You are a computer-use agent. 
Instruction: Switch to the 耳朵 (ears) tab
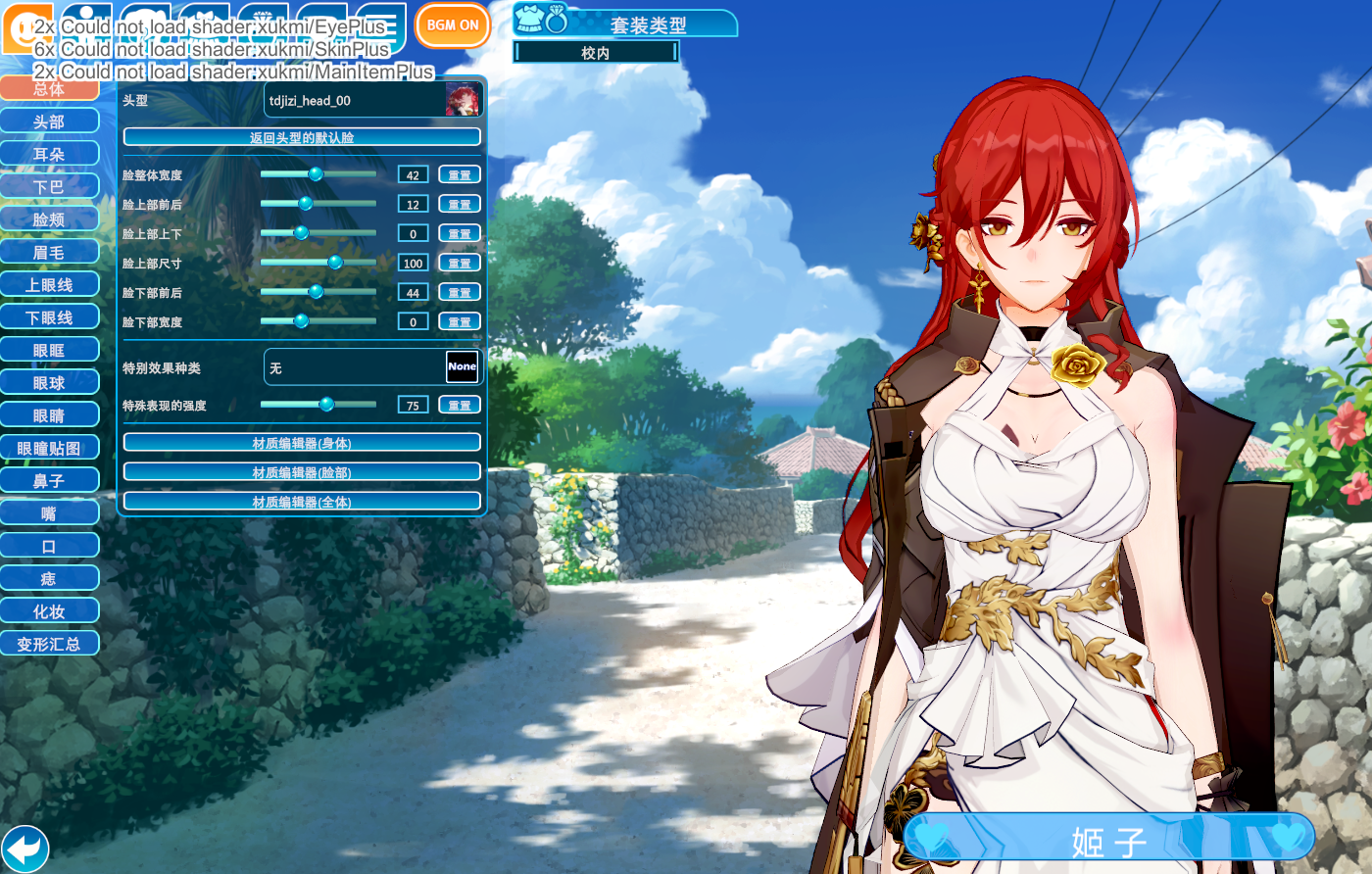49,154
